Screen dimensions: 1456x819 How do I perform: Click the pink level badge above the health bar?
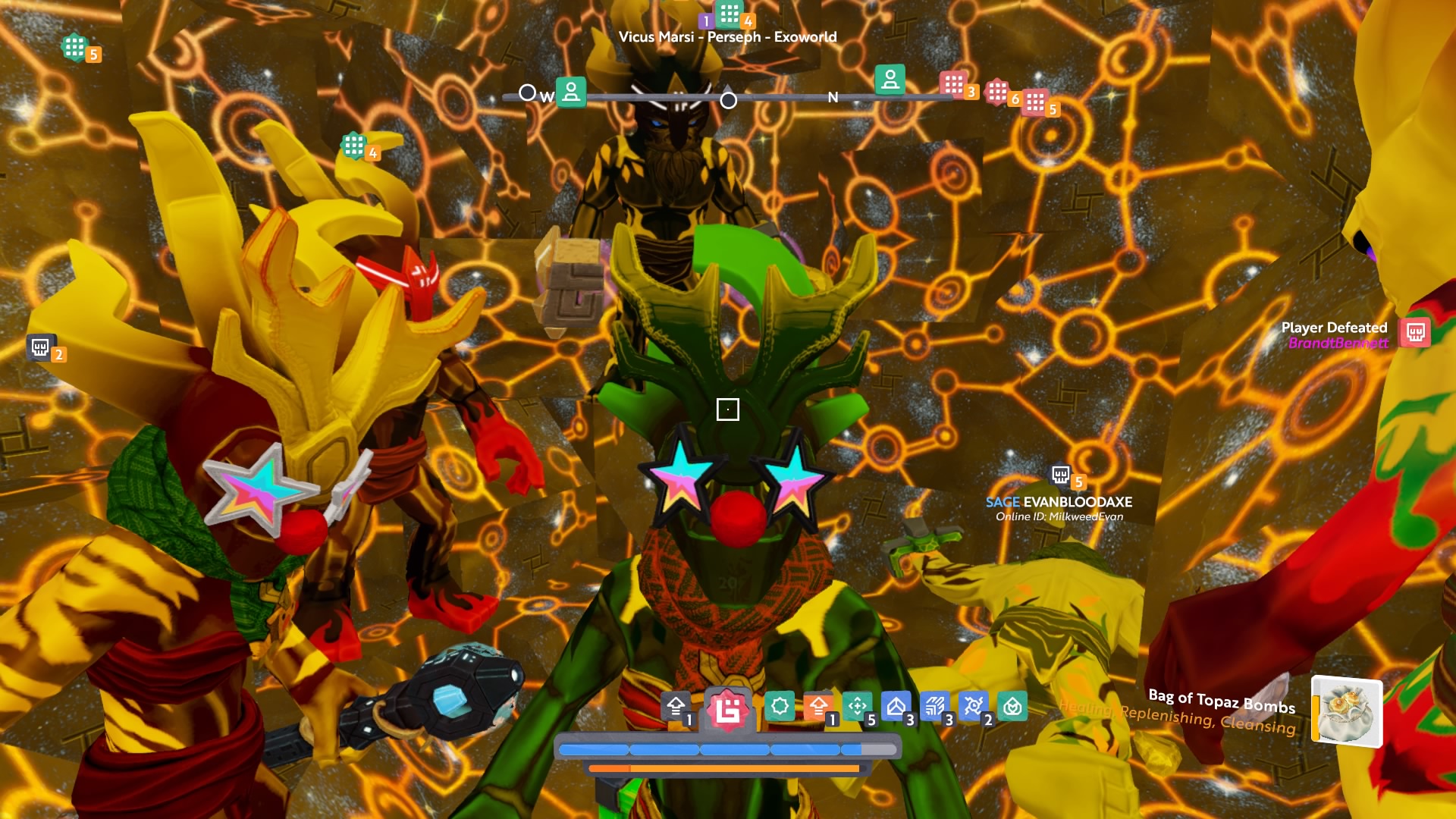coord(728,711)
